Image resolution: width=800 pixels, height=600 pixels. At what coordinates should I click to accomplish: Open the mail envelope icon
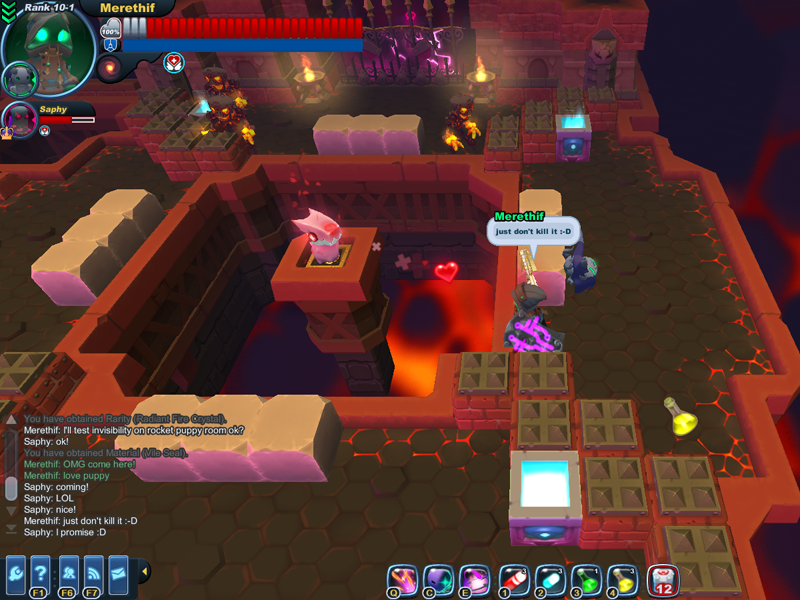click(x=118, y=573)
